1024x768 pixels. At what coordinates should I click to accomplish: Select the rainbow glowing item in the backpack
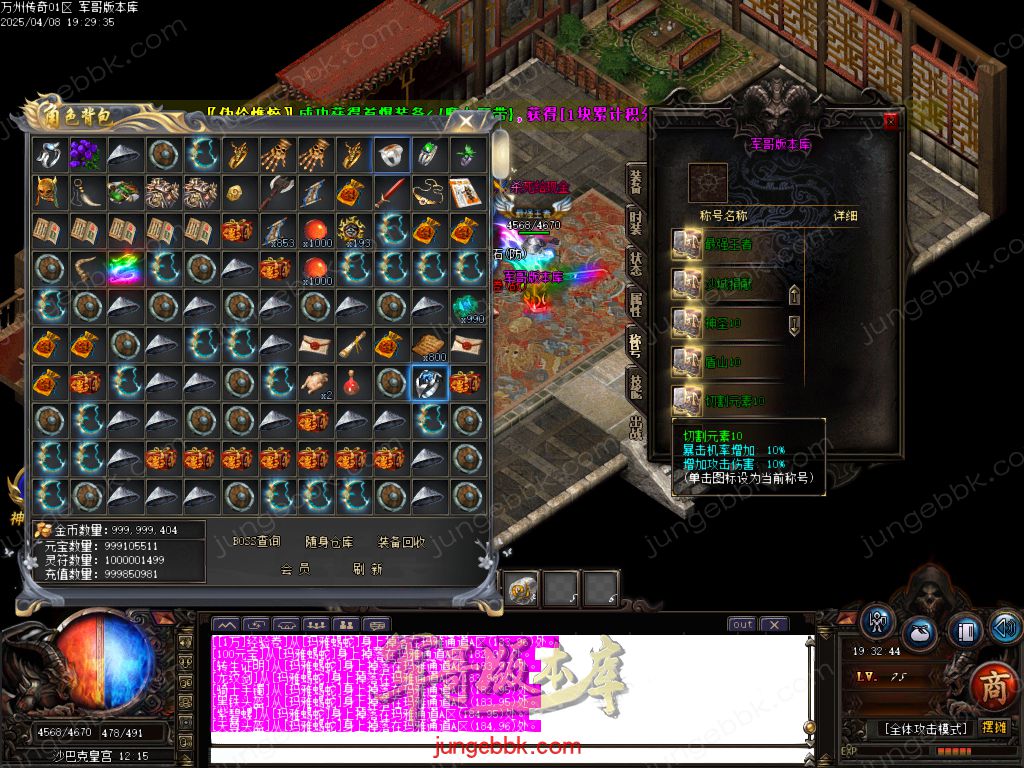125,268
